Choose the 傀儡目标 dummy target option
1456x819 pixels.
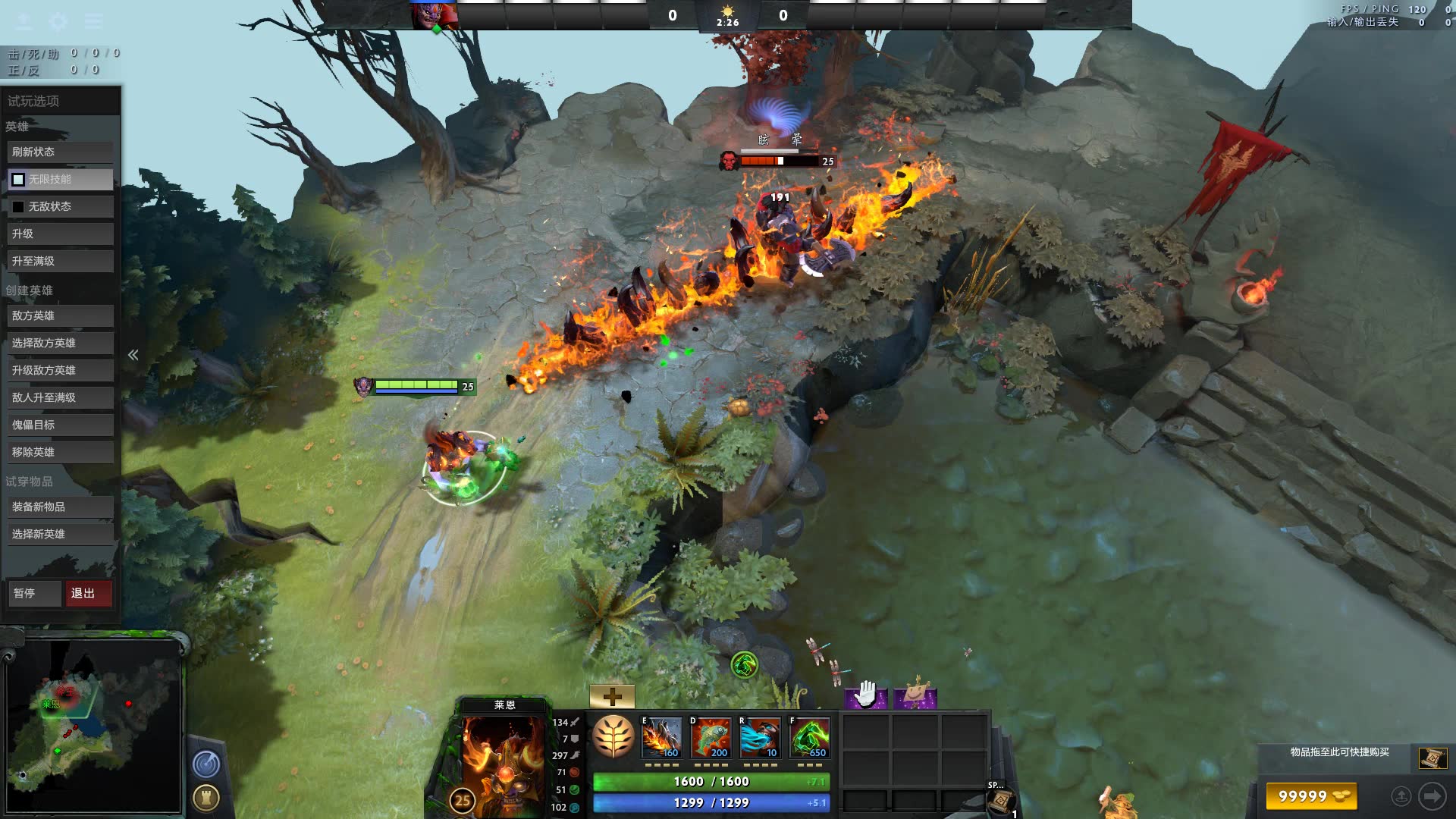pos(61,425)
